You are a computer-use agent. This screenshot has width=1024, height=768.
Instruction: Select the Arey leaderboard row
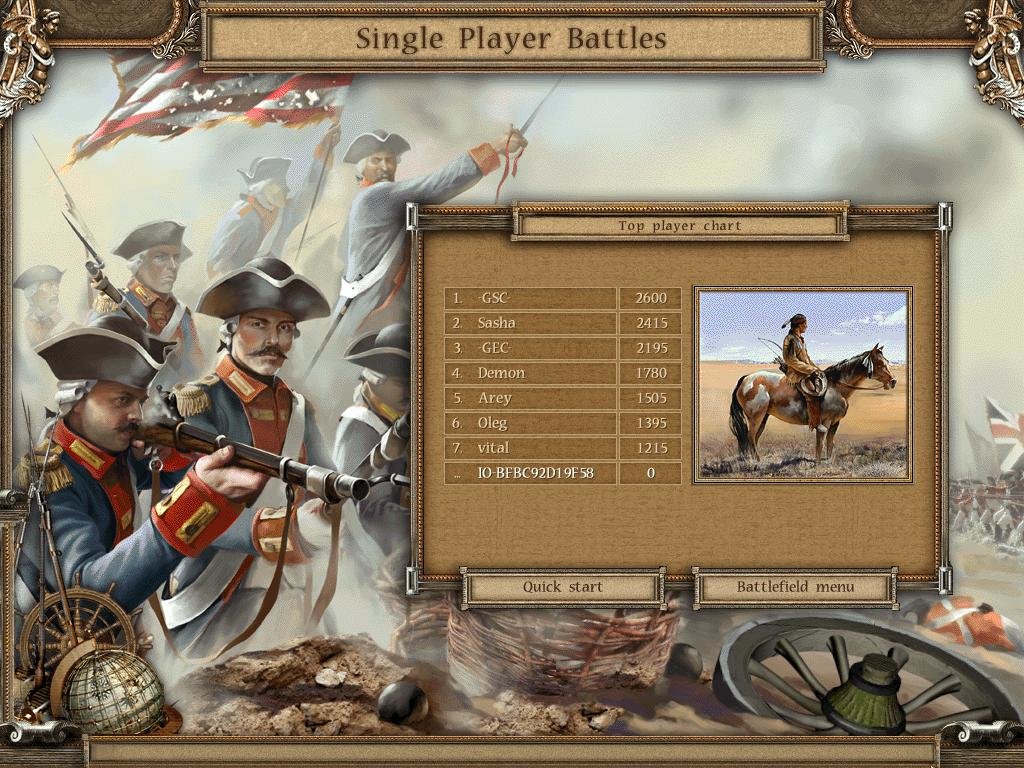pyautogui.click(x=530, y=398)
